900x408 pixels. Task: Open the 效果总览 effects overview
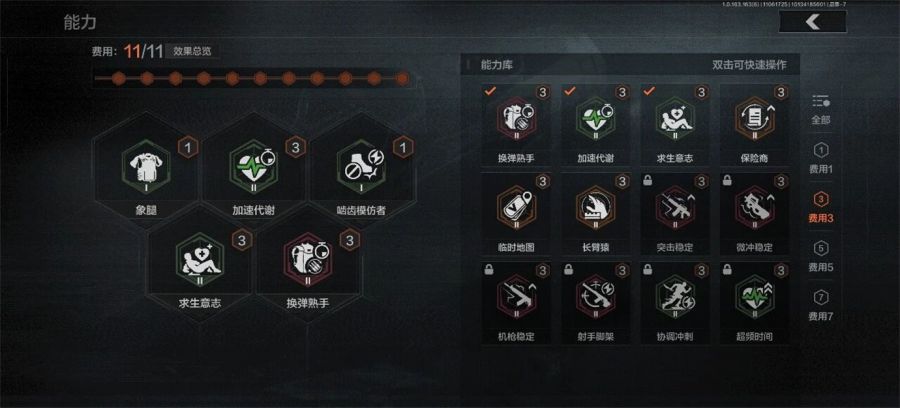pyautogui.click(x=191, y=51)
